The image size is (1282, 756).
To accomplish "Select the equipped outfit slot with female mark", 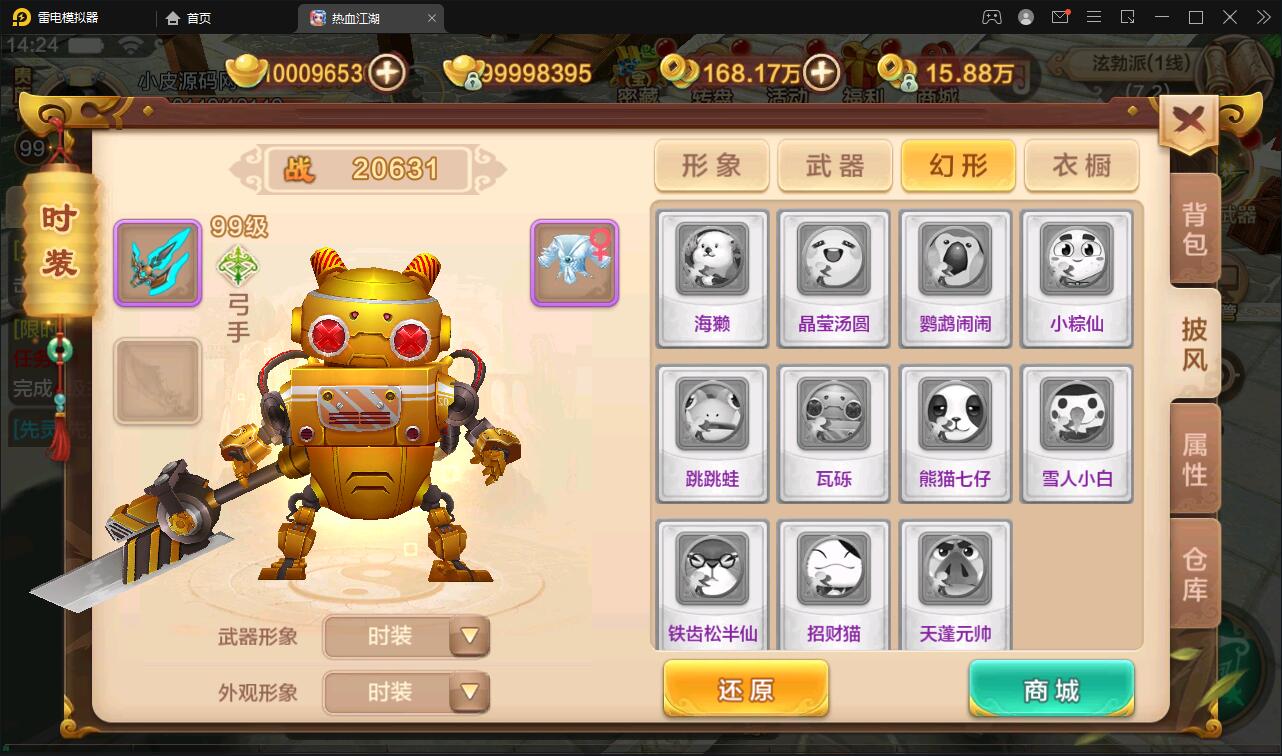I will click(x=573, y=262).
